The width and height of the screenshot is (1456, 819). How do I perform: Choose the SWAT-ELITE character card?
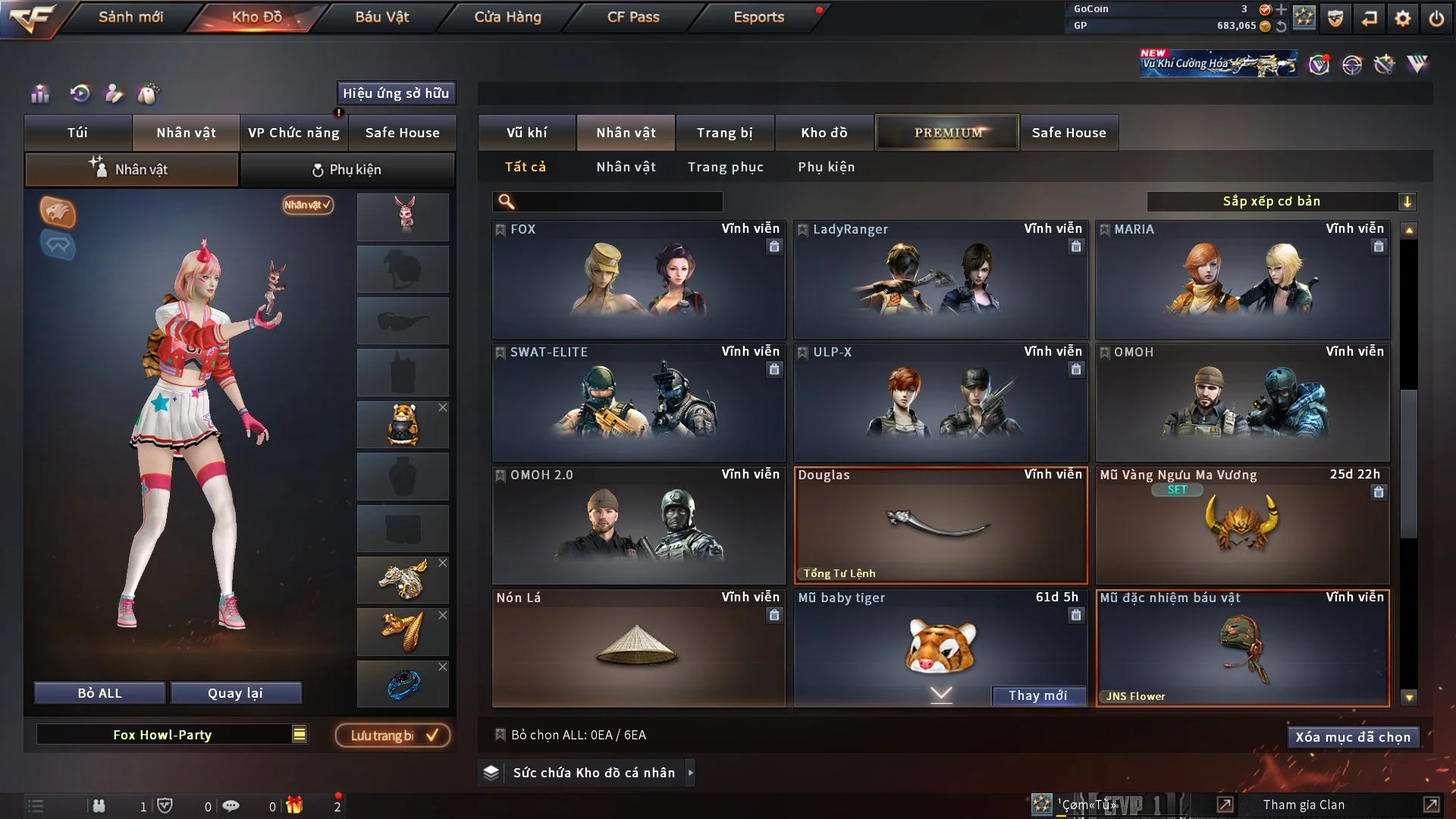pos(638,403)
